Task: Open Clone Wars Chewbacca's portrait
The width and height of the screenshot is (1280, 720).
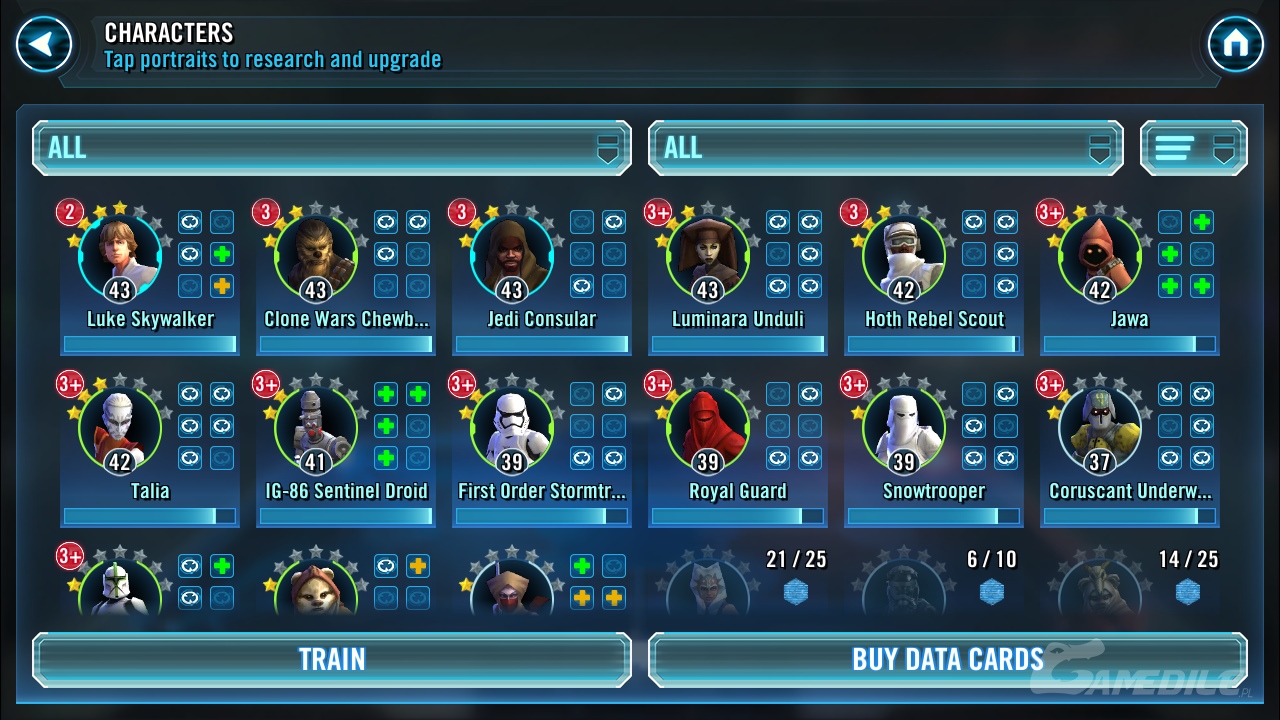Action: coord(316,257)
